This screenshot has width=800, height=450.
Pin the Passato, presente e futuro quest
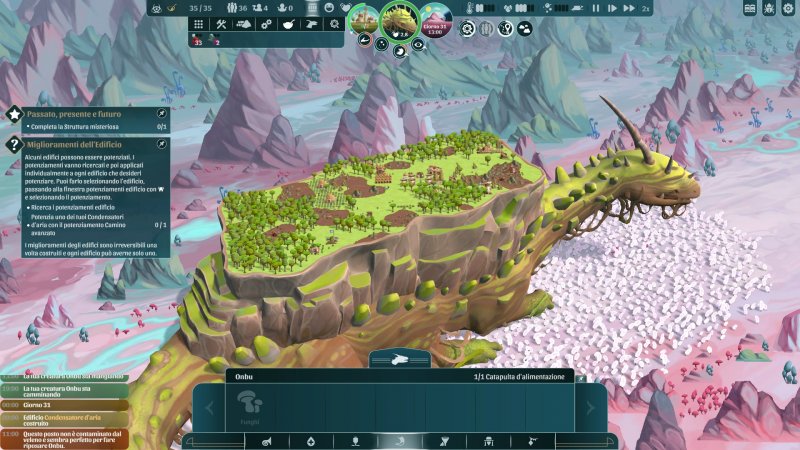point(162,115)
